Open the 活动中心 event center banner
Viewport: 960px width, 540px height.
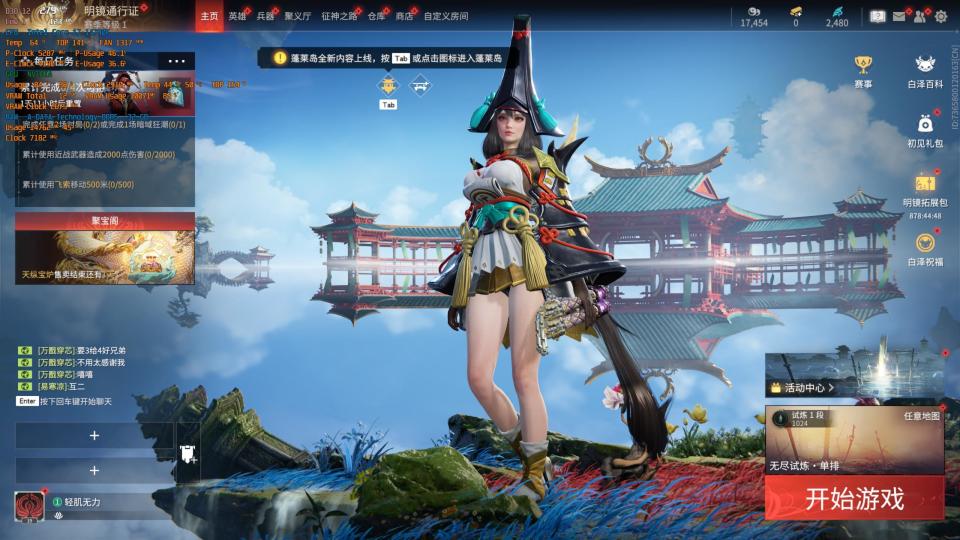[854, 376]
